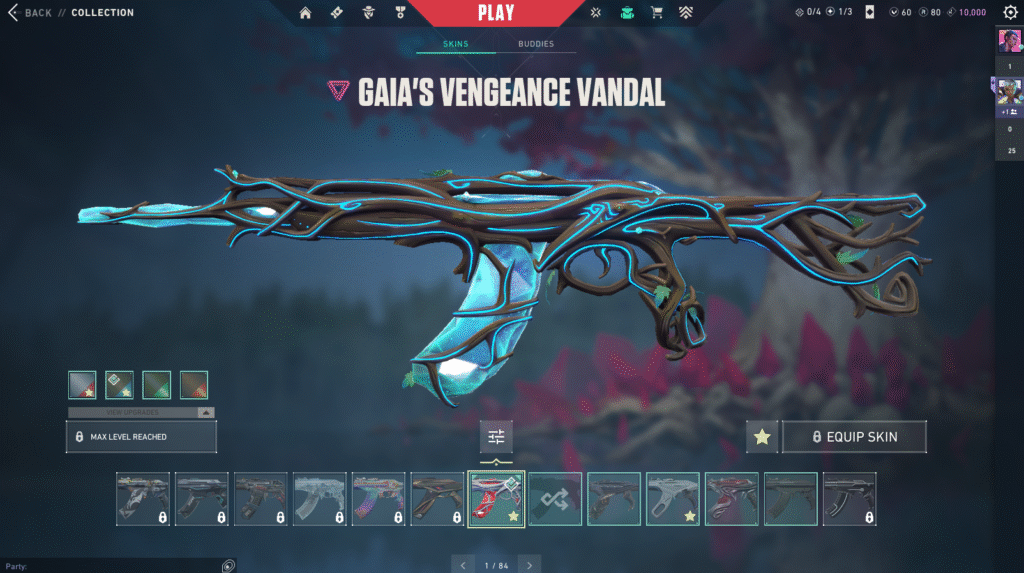
Task: Open the settings gear icon
Action: point(1010,13)
